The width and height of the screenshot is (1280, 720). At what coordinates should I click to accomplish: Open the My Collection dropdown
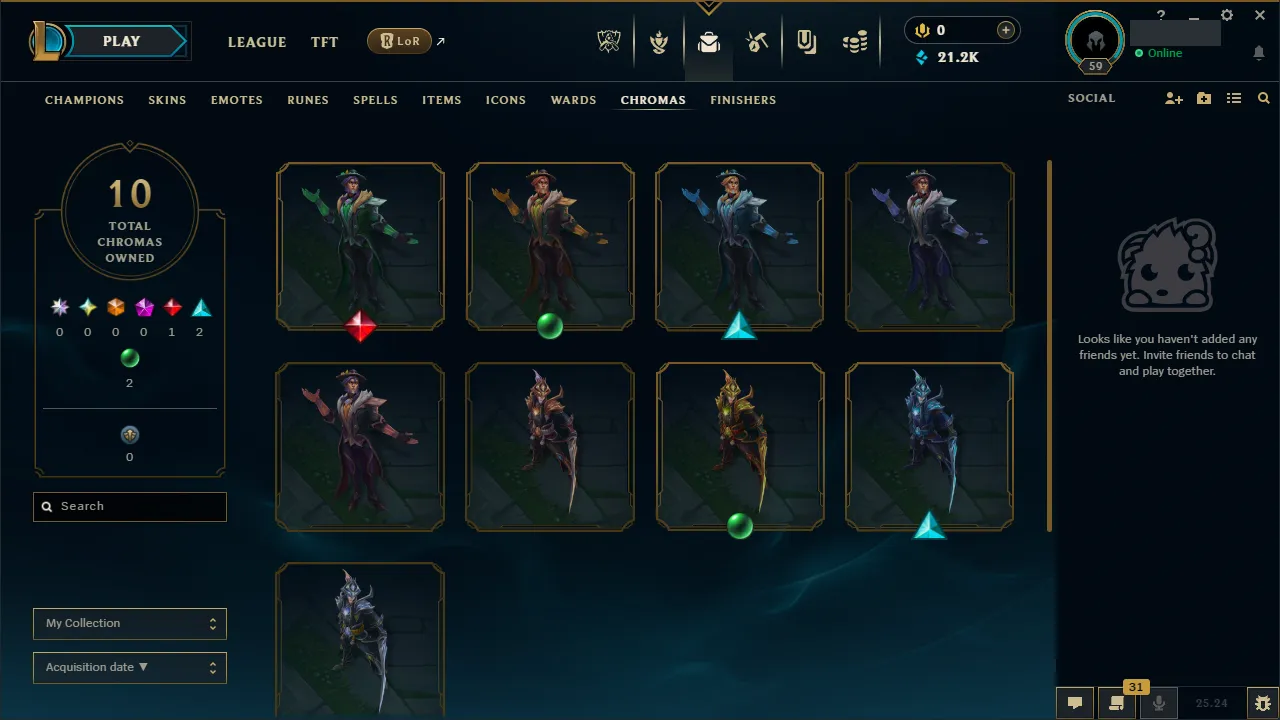click(130, 623)
